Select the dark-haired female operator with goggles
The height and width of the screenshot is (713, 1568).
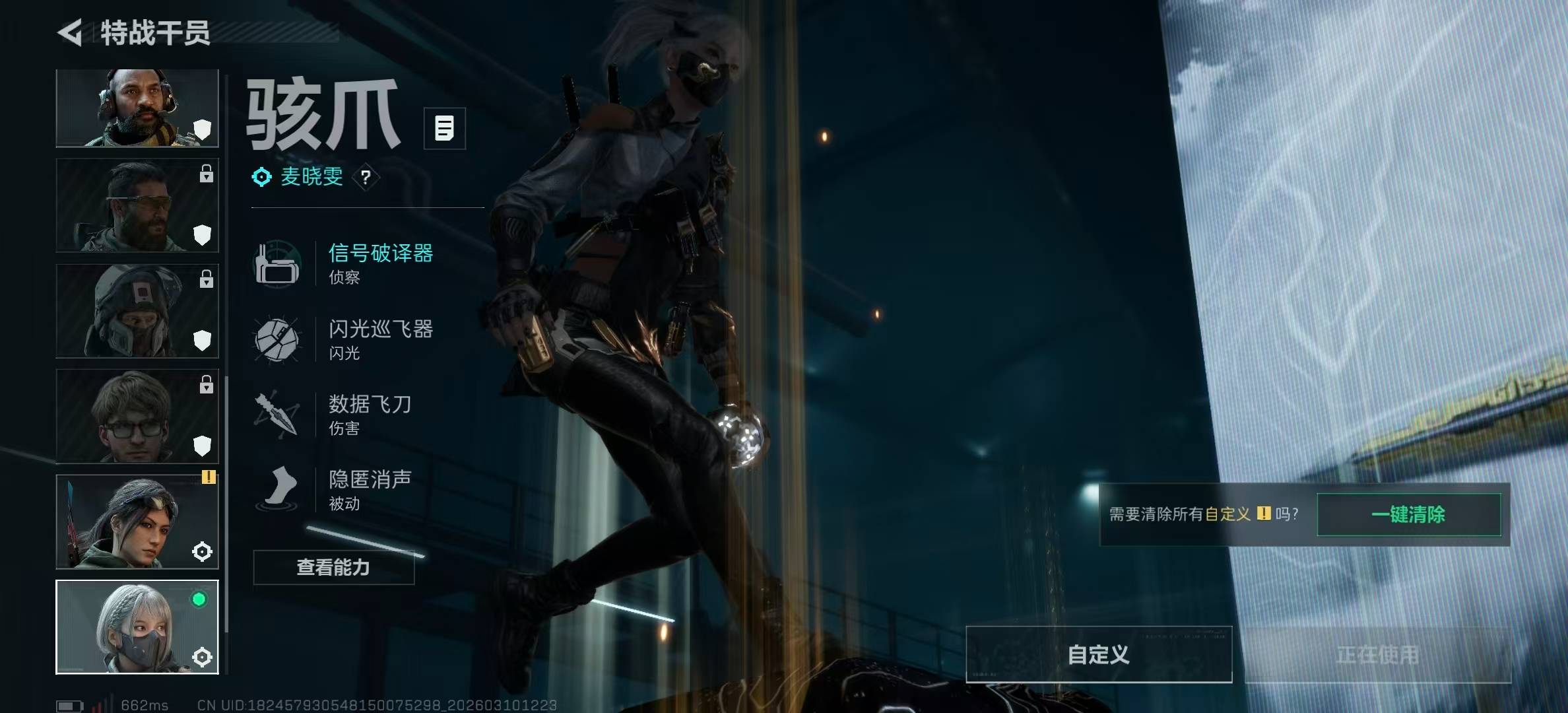point(137,522)
